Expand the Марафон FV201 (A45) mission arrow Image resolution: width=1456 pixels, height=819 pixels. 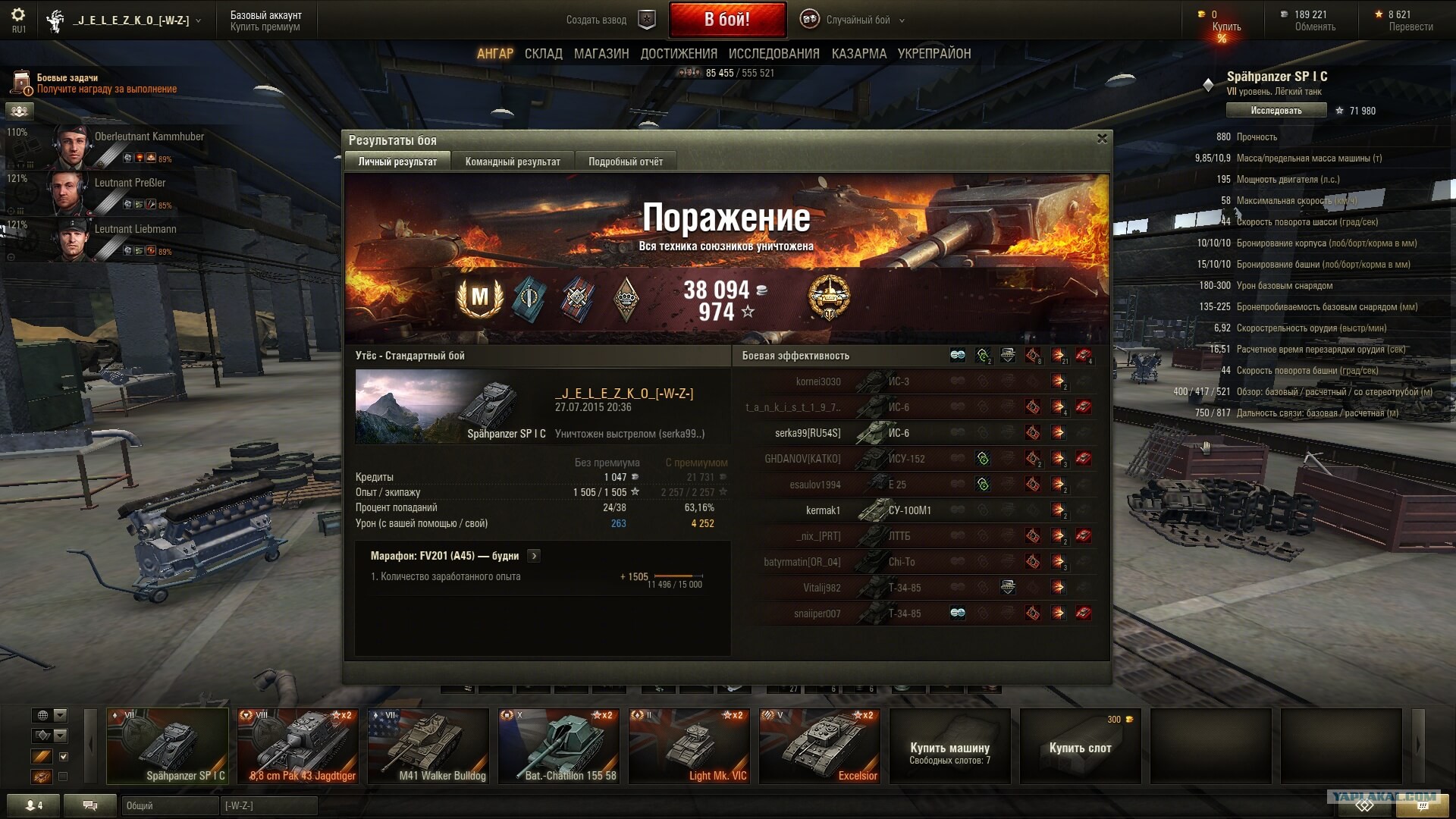point(534,556)
